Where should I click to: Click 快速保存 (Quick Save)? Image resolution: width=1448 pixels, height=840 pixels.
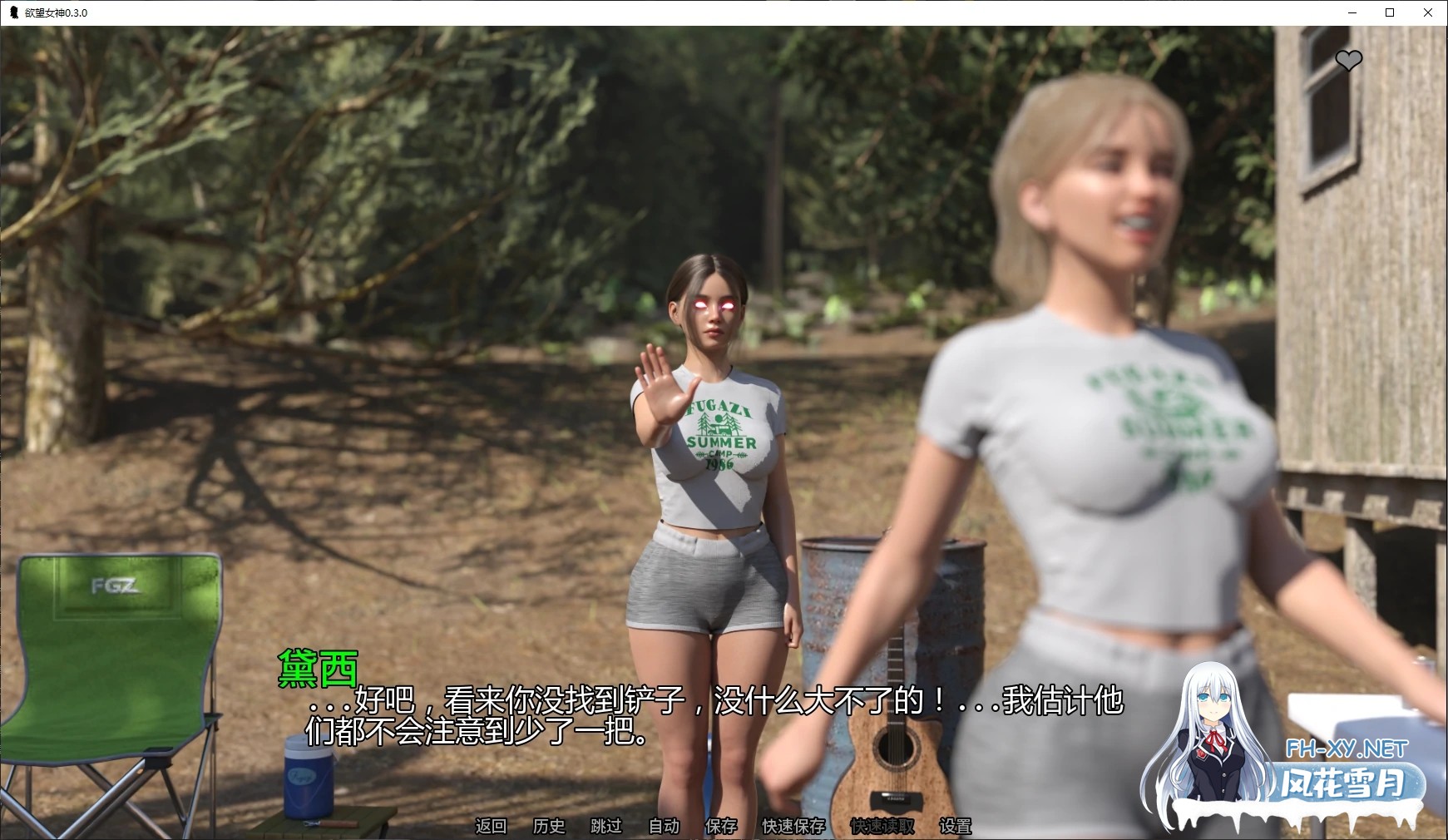pyautogui.click(x=793, y=826)
